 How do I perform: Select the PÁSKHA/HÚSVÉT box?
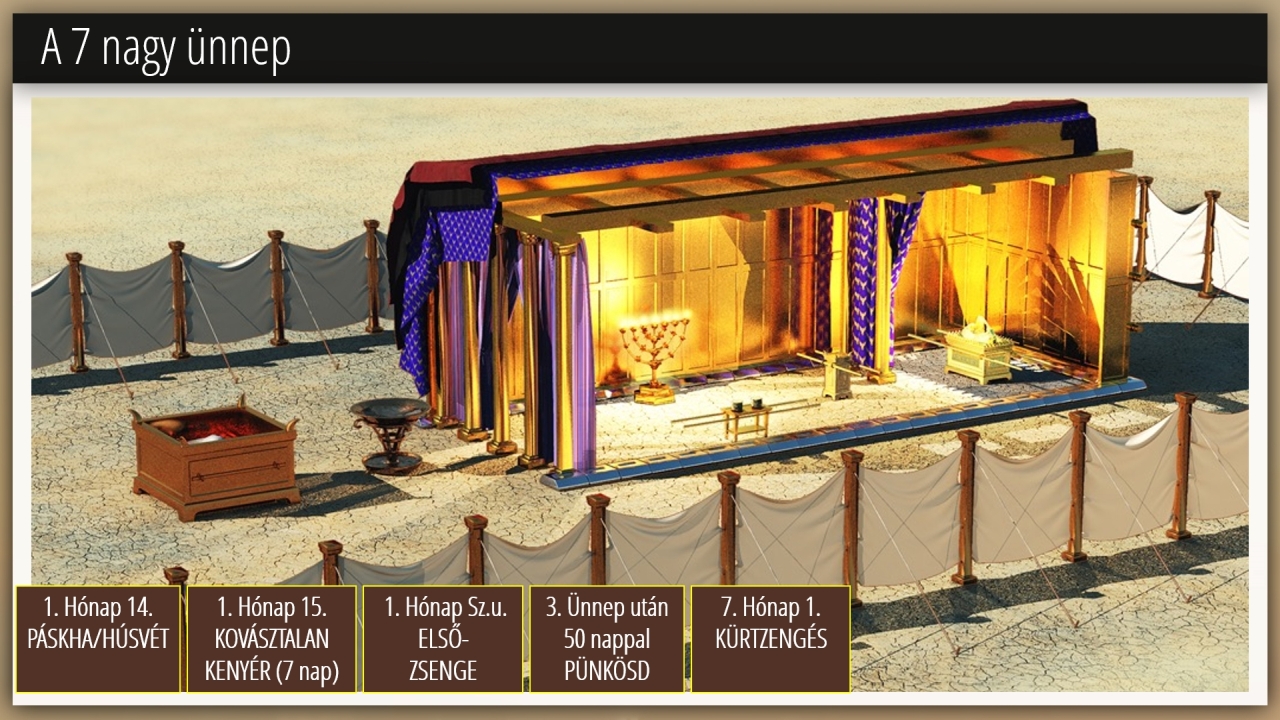(98, 639)
